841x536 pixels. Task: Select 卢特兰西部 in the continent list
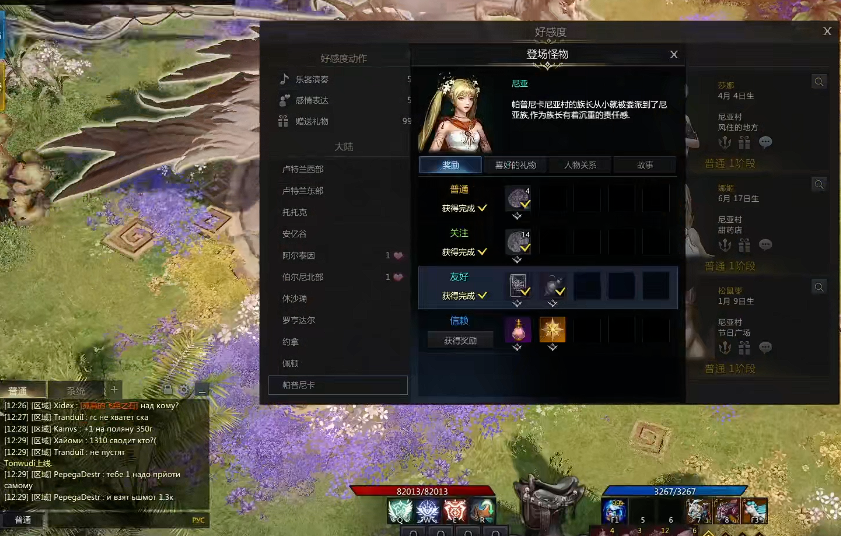[x=303, y=169]
